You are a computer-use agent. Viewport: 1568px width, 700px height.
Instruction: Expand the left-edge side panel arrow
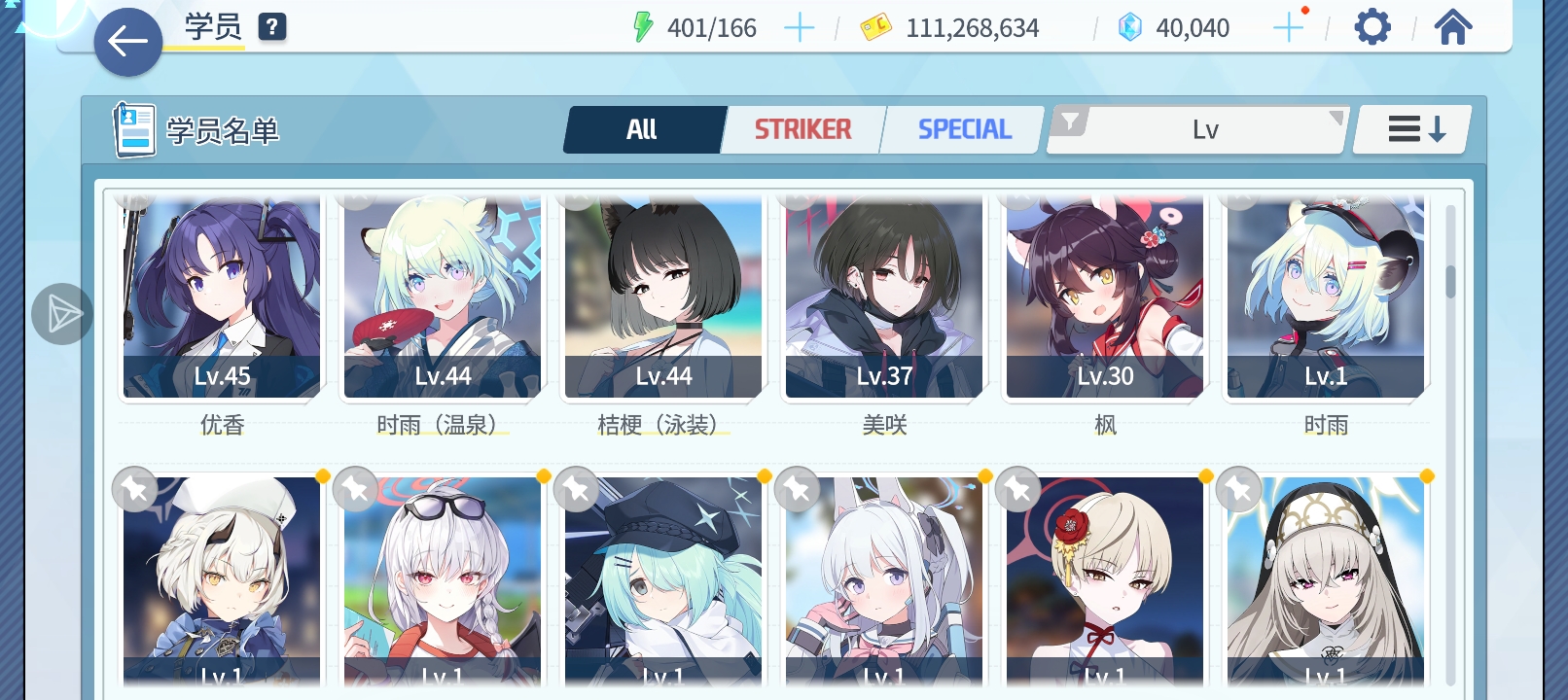[x=61, y=314]
